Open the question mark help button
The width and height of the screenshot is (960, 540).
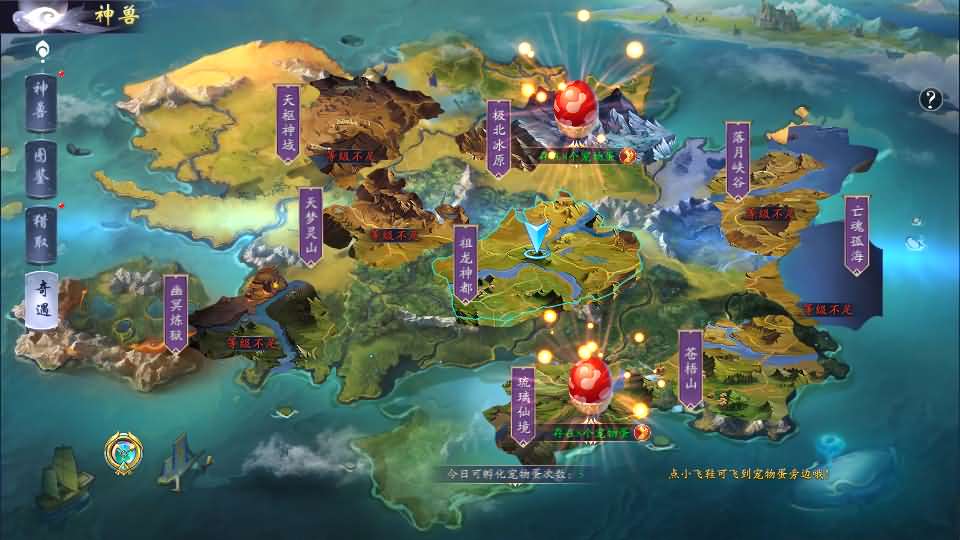(x=931, y=98)
